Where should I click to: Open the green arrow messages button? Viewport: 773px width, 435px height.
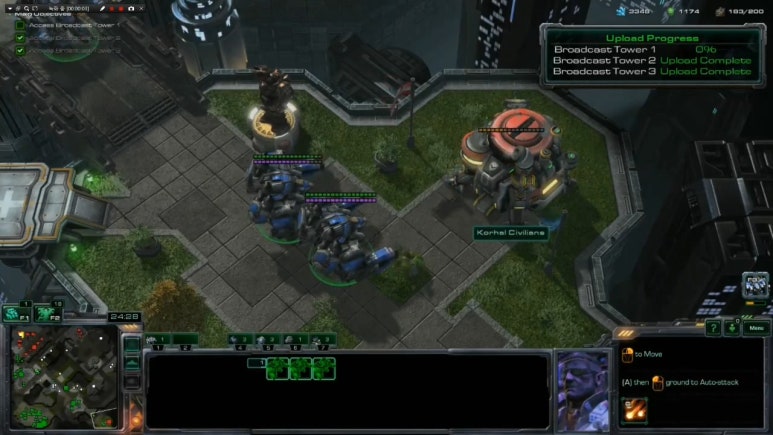[x=732, y=328]
